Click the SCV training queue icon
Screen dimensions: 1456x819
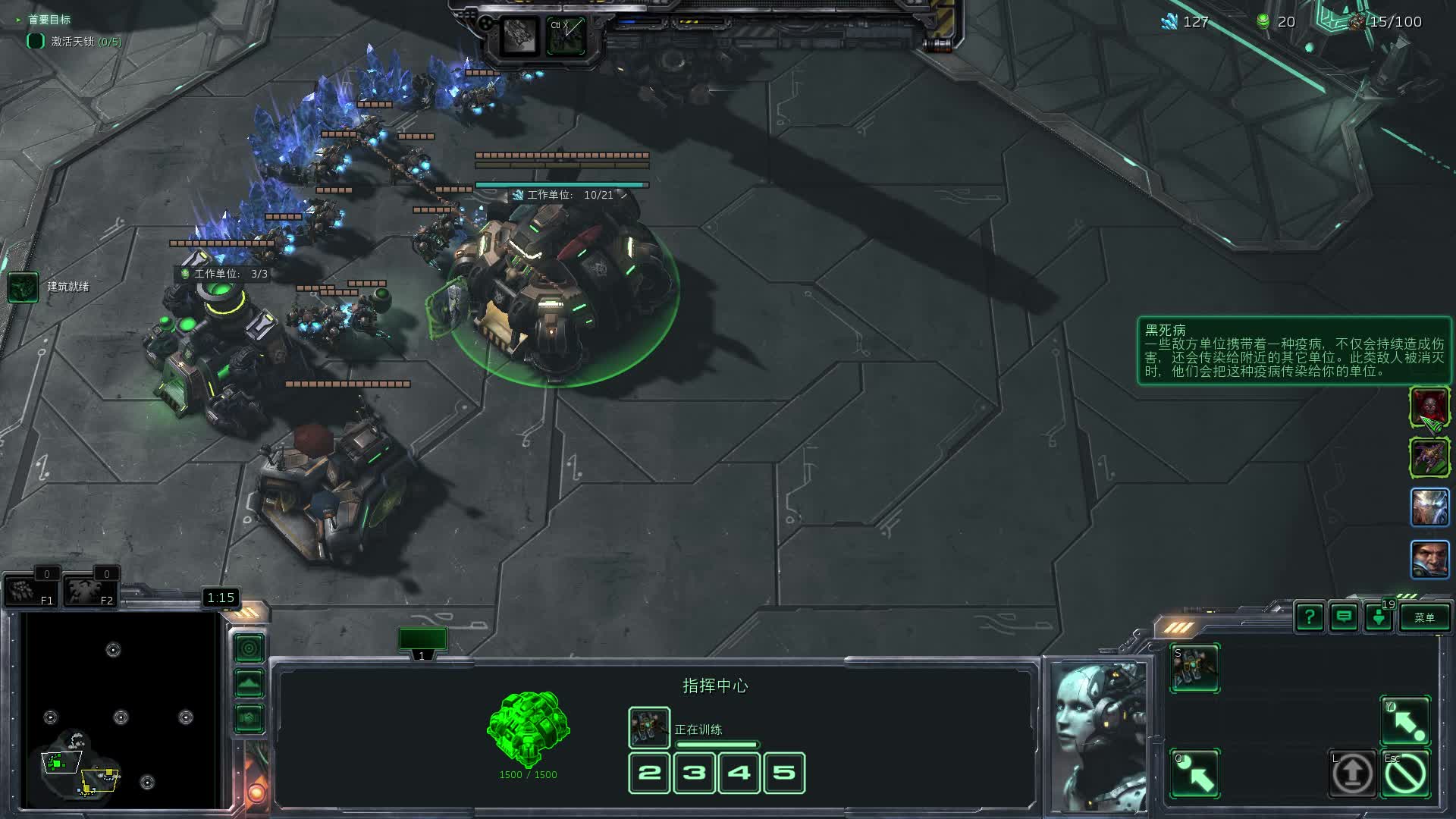(649, 727)
